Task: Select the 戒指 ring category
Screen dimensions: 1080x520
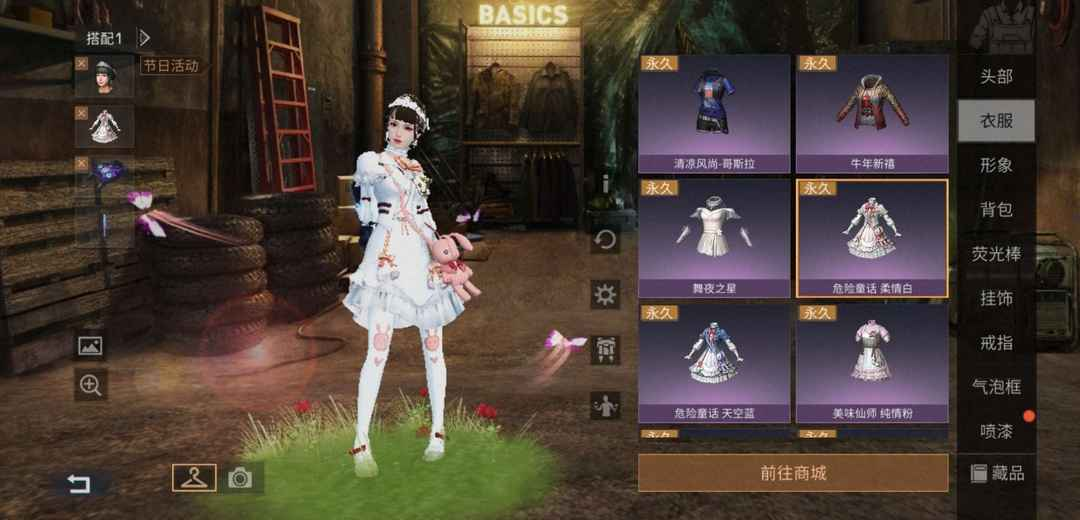Action: coord(996,342)
